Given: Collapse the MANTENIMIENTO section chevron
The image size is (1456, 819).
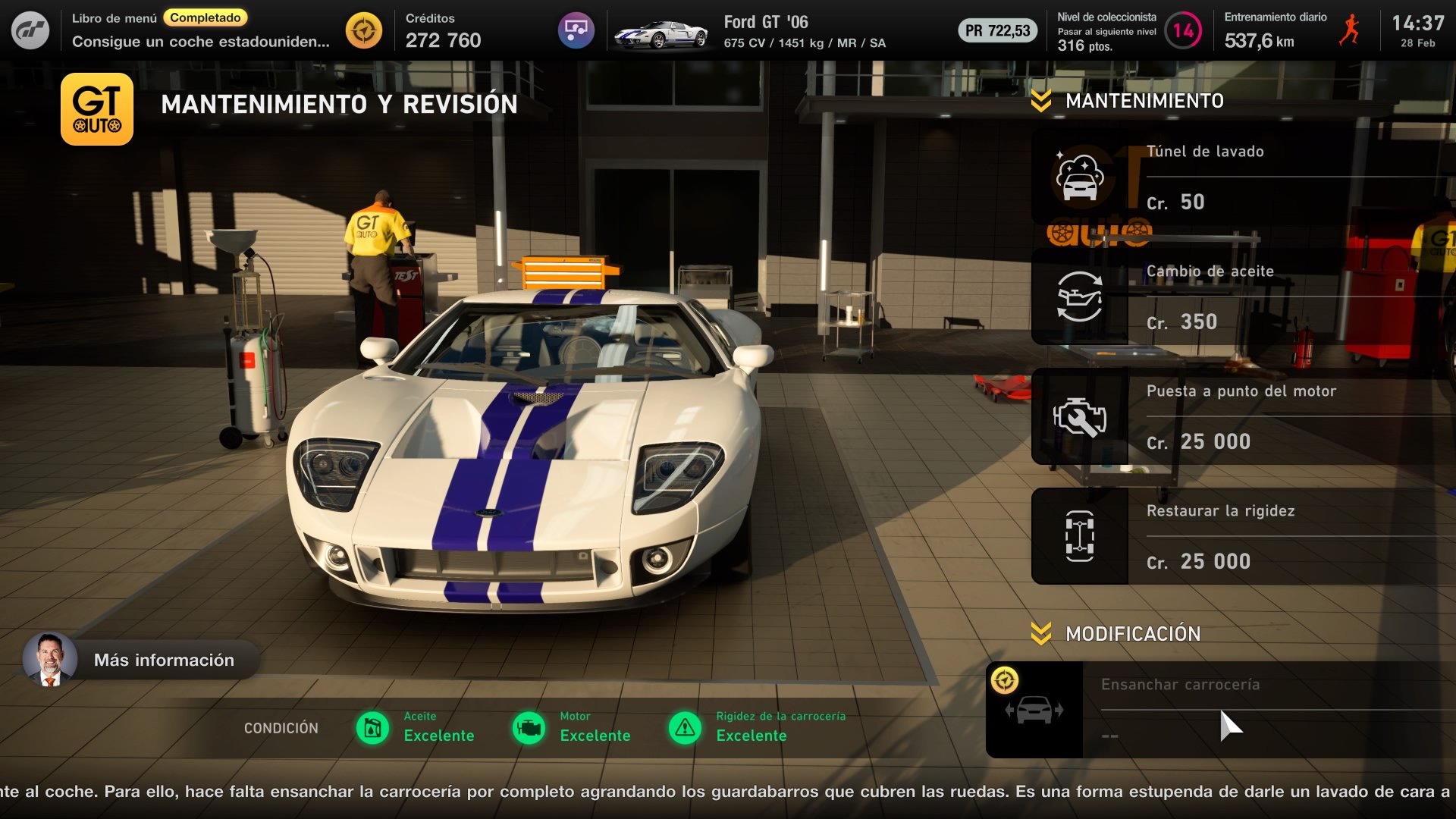Looking at the screenshot, I should (x=1040, y=99).
